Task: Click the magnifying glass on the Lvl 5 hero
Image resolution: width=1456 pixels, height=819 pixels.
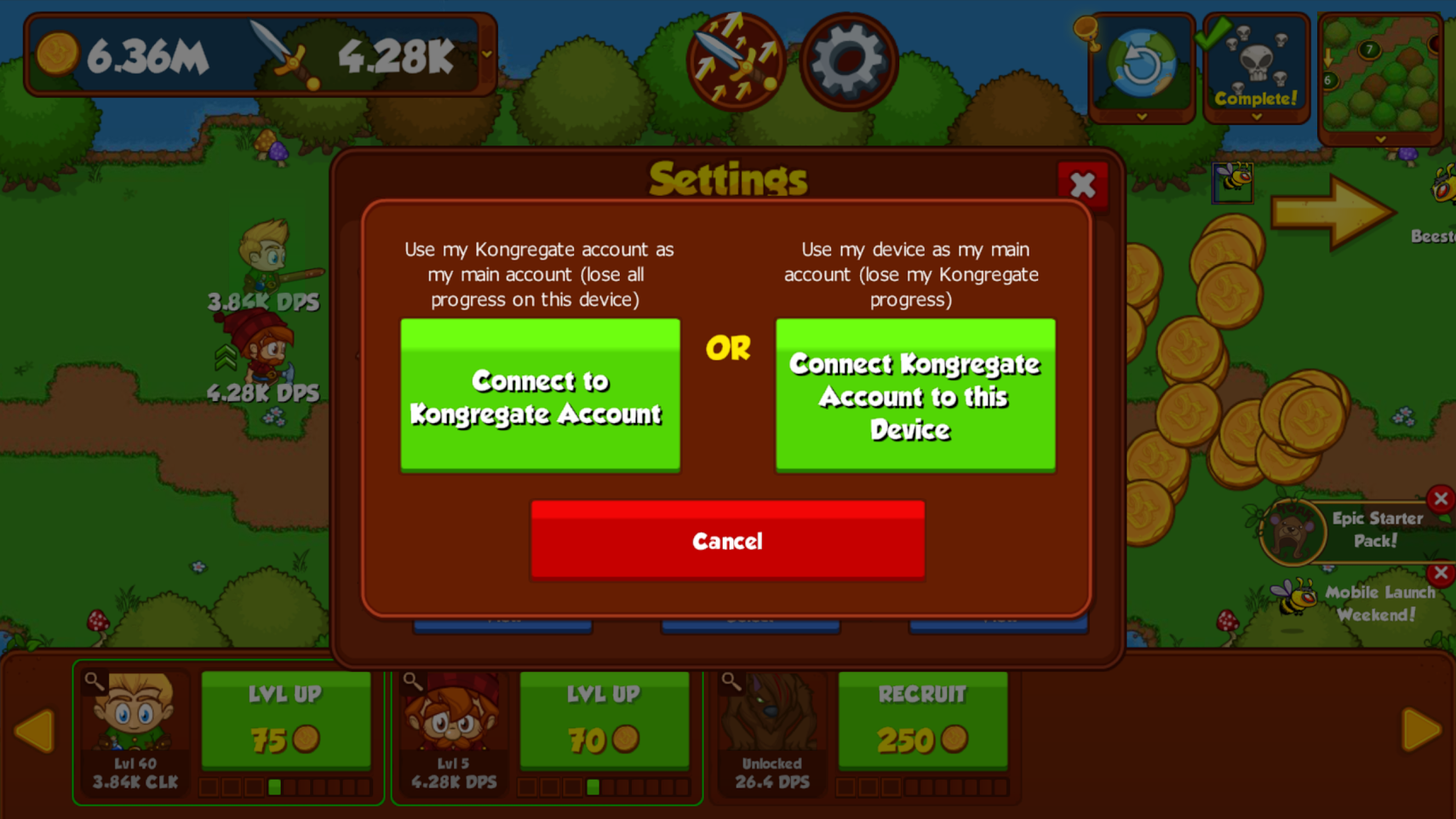Action: [x=412, y=679]
